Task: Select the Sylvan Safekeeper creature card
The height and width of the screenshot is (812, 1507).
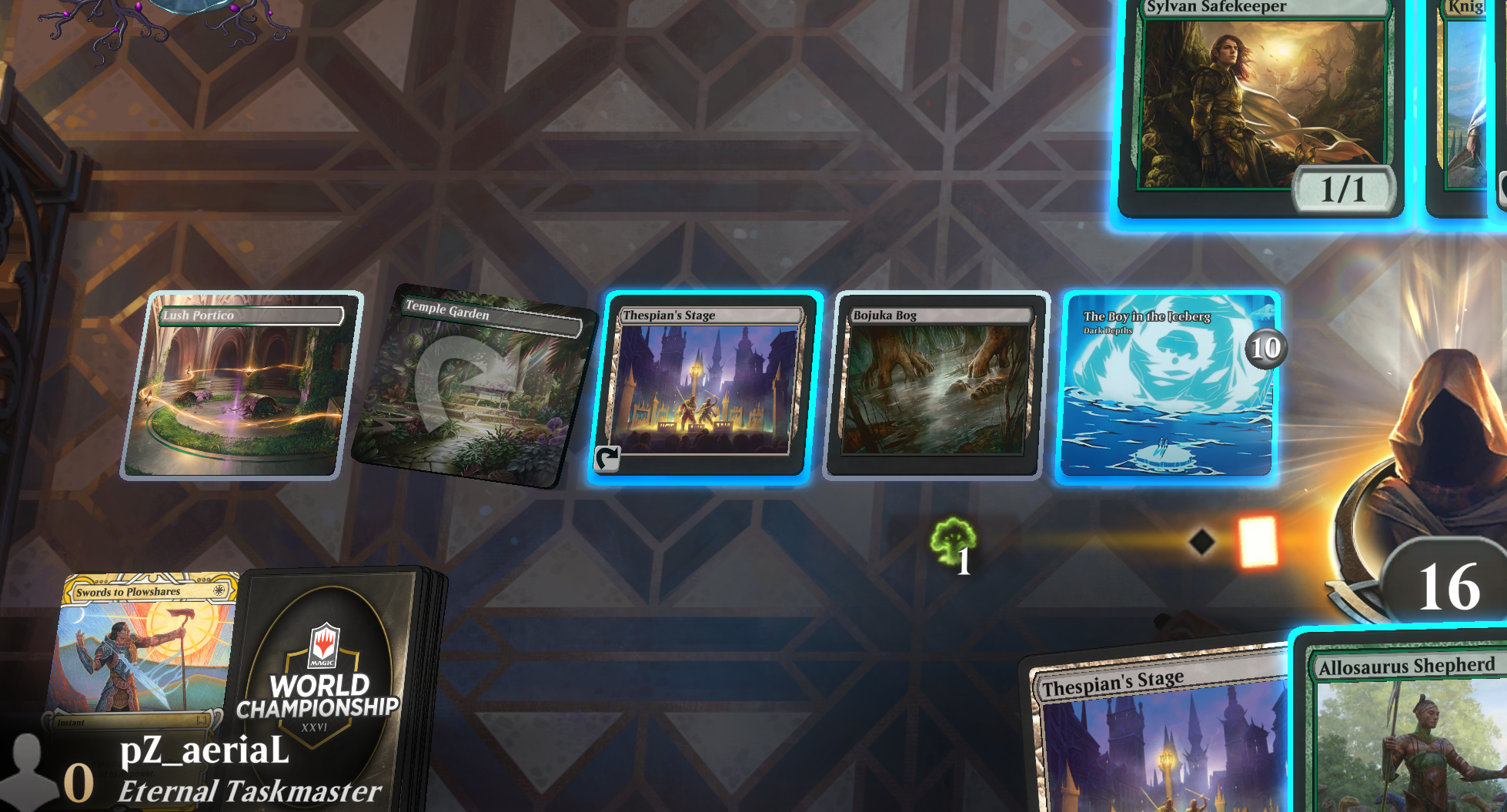Action: click(x=1262, y=100)
